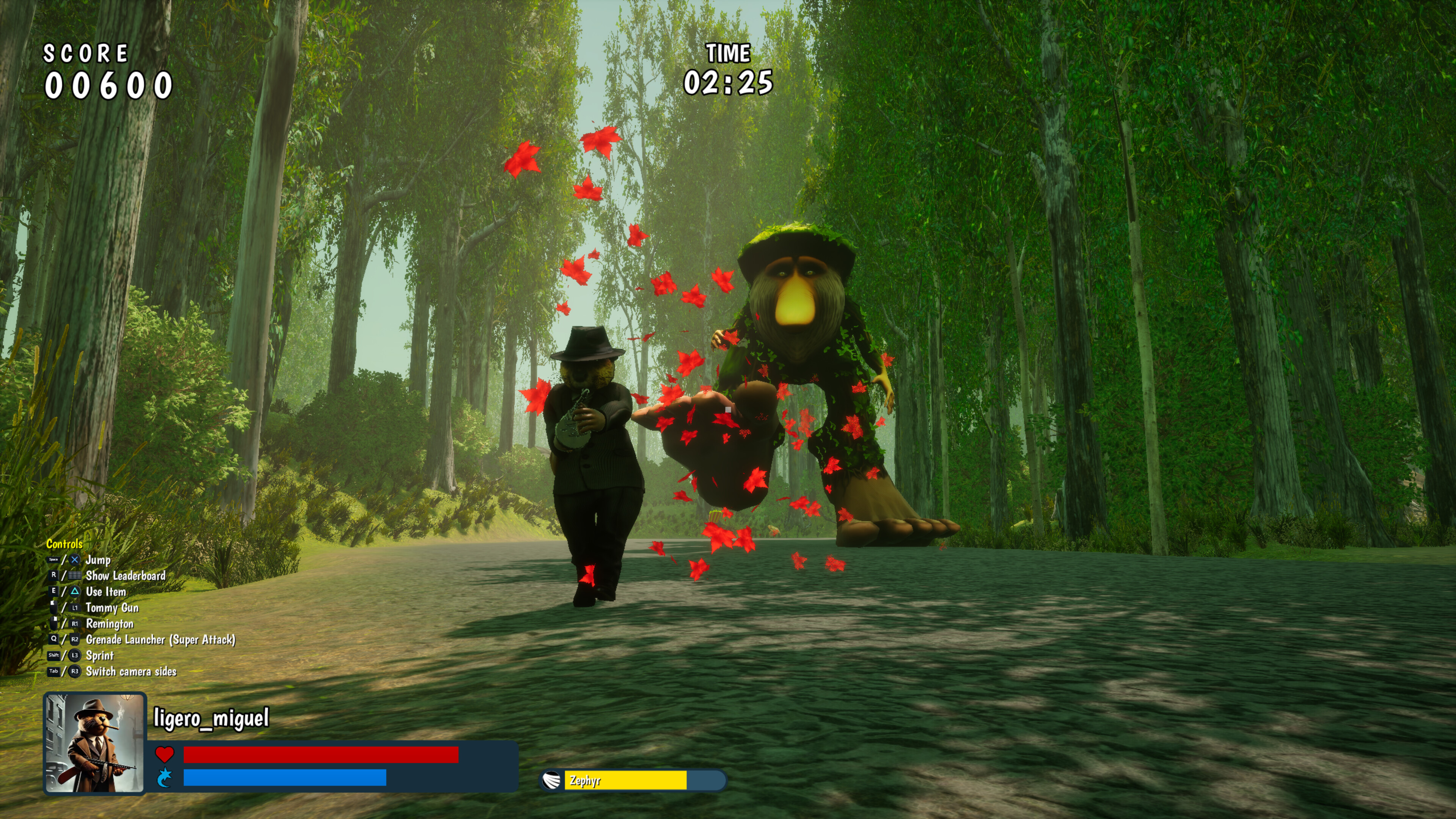Toggle Sprint using the Shift key badge
The image size is (1456, 819).
tap(54, 656)
